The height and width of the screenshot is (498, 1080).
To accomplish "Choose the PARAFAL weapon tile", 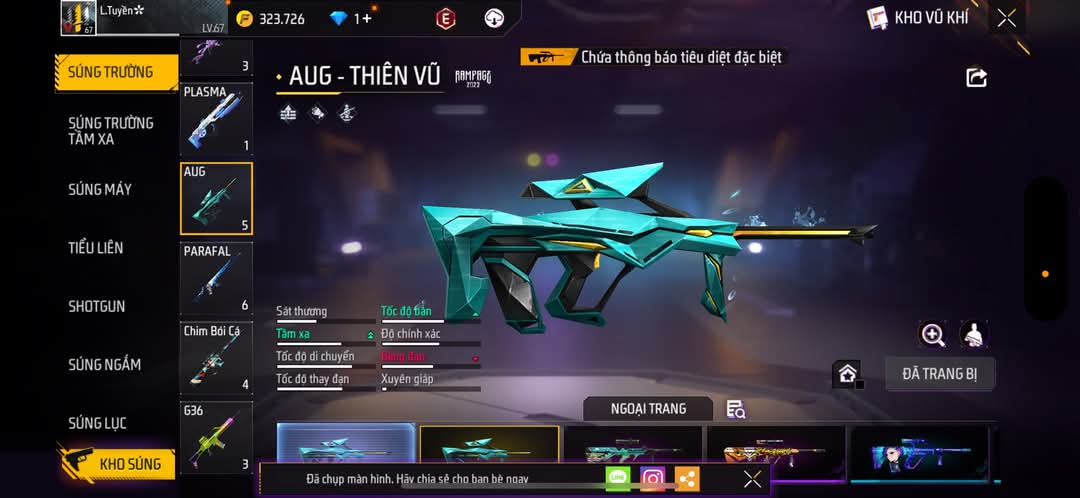I will point(216,278).
